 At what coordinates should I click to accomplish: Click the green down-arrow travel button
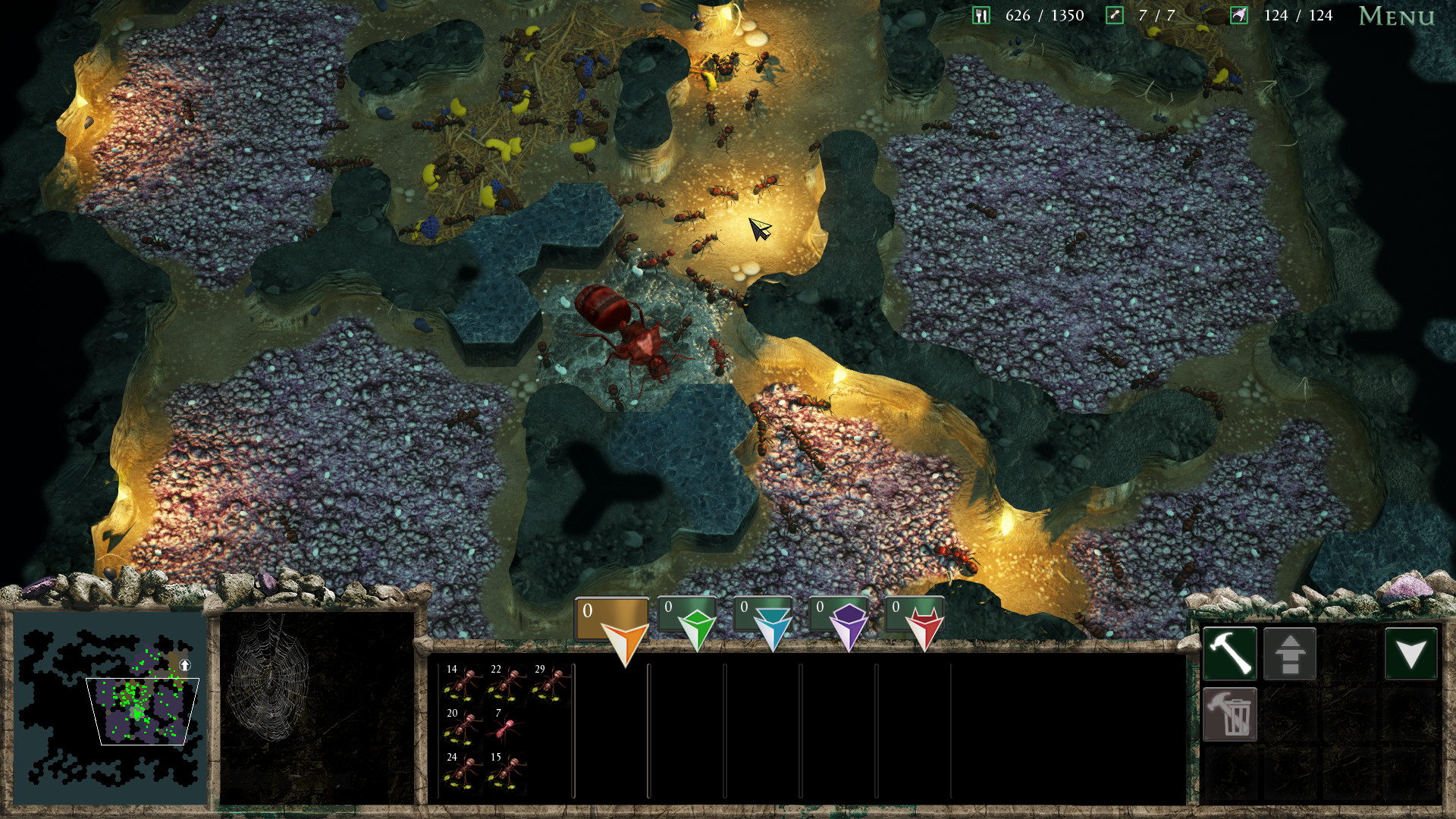pyautogui.click(x=1410, y=653)
